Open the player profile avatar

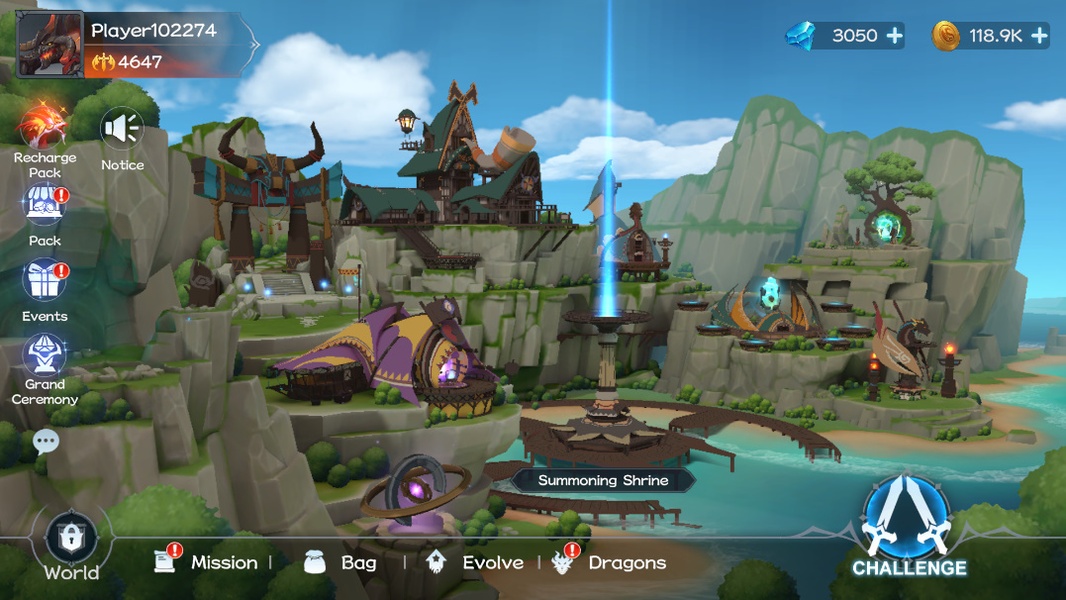[50, 44]
